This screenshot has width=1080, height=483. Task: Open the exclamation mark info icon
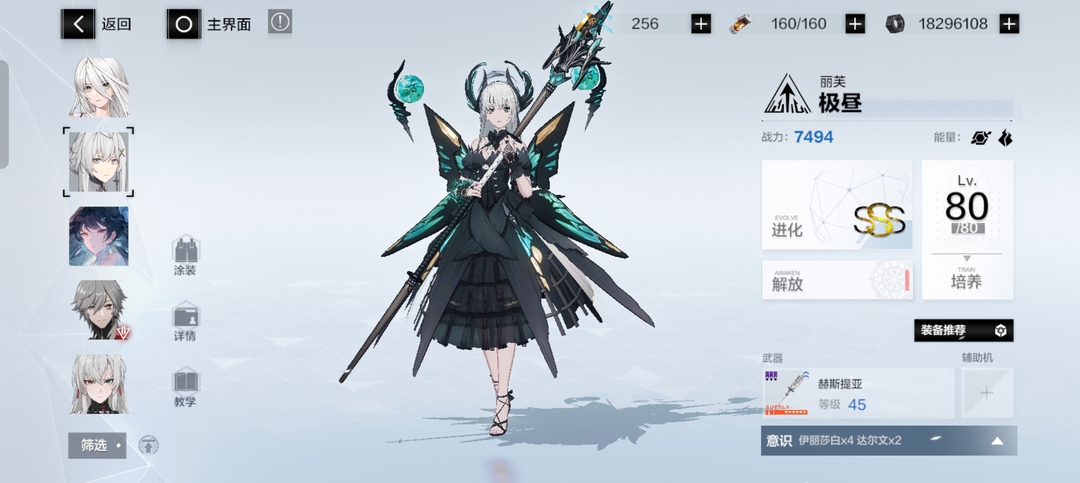click(280, 22)
